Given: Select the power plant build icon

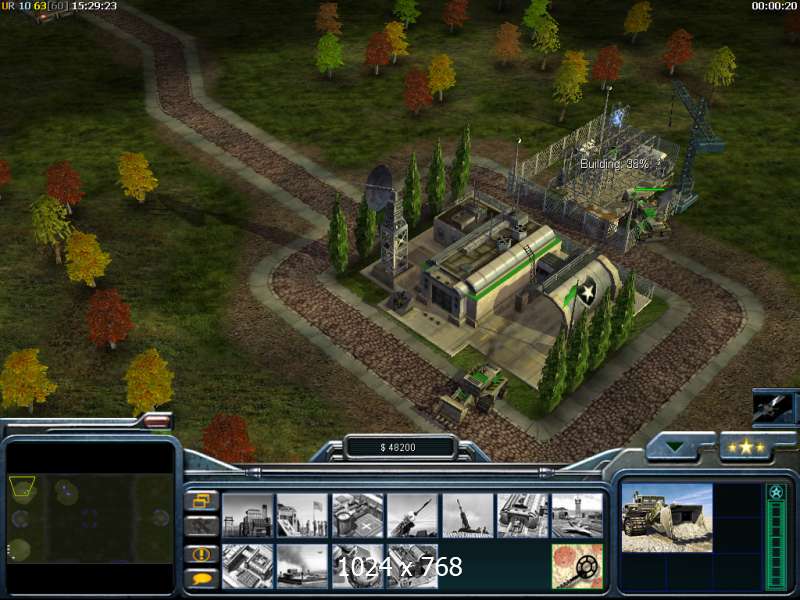Looking at the screenshot, I should tap(247, 515).
